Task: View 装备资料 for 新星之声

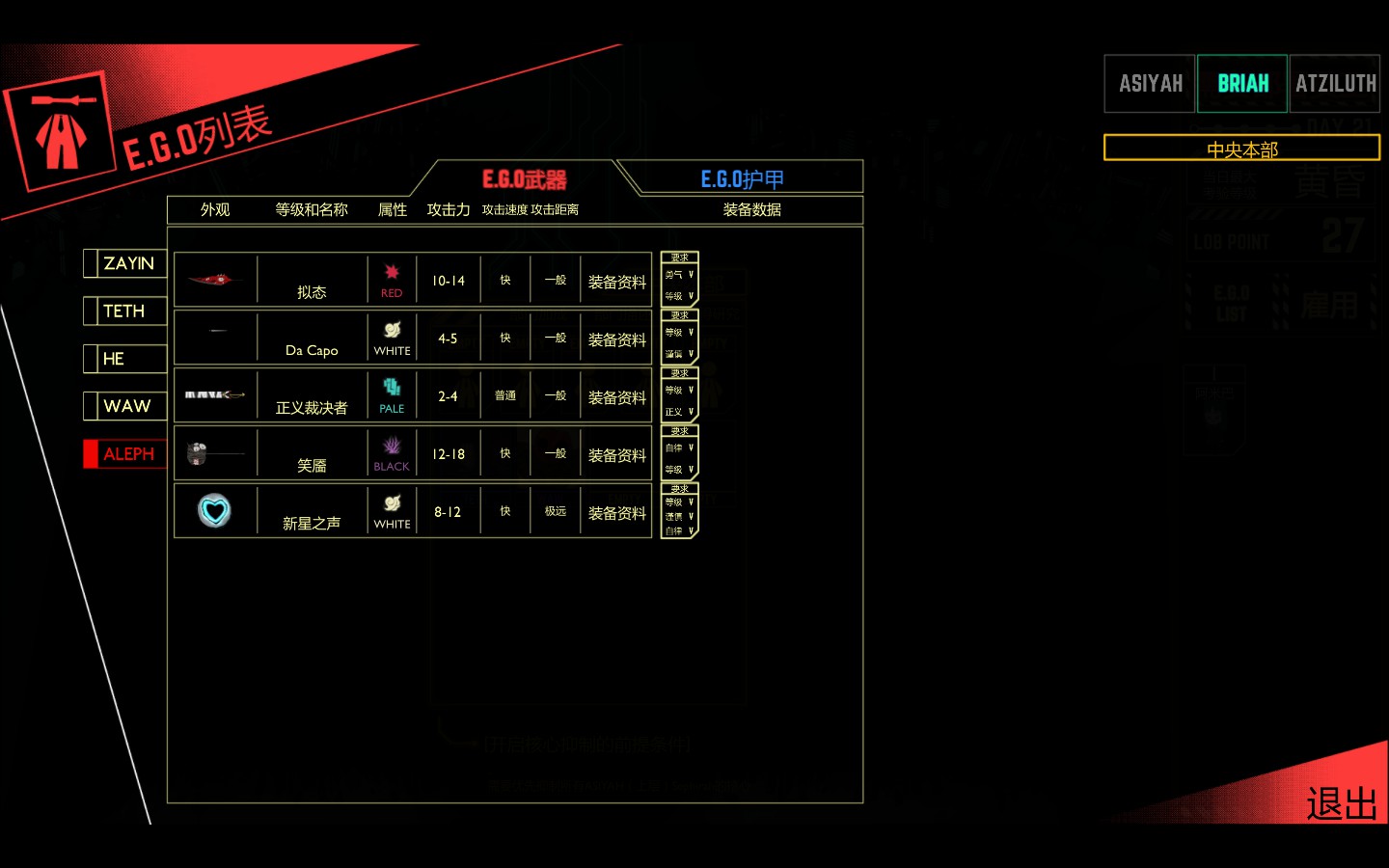Action: [616, 513]
